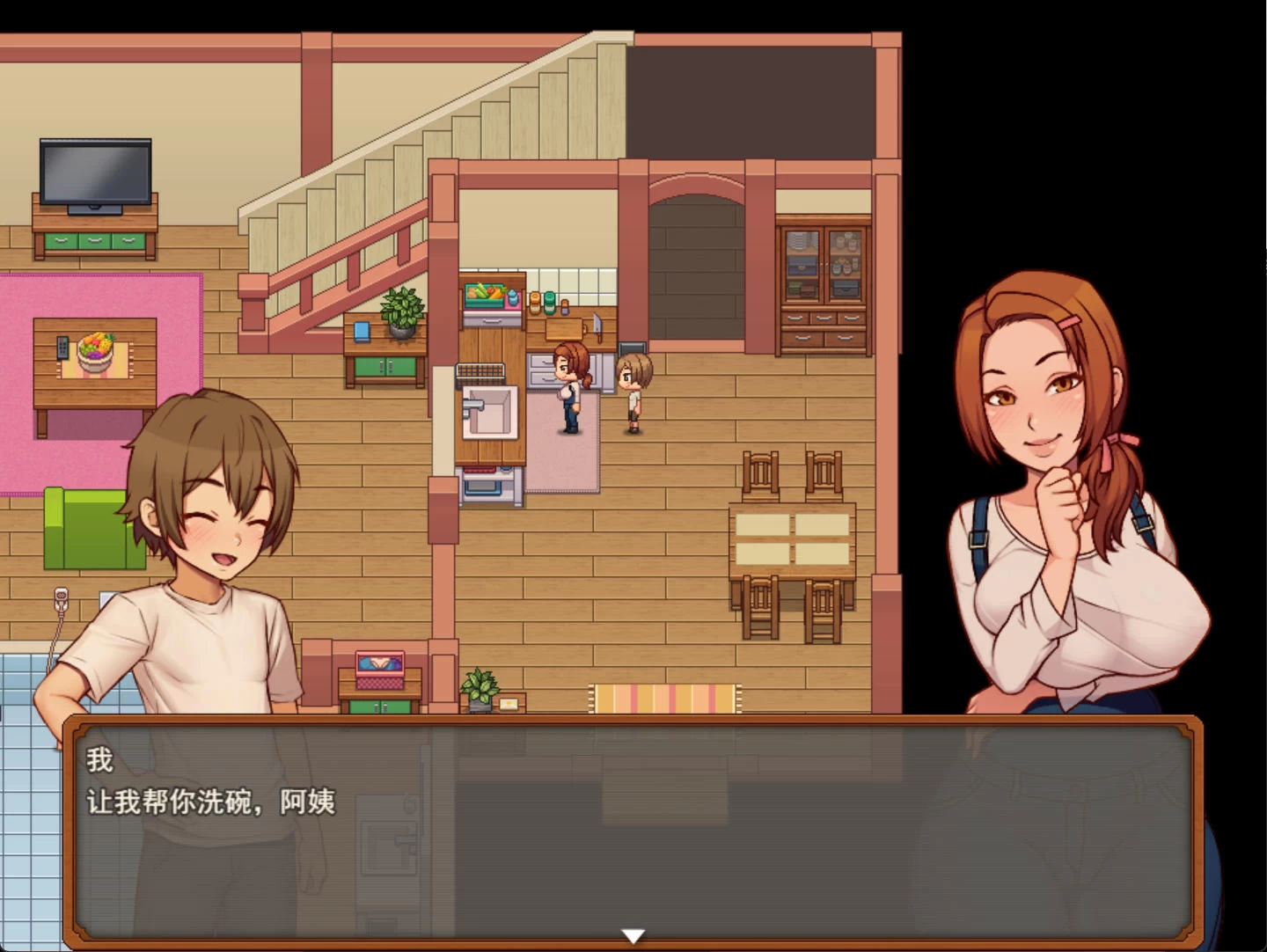Click the blue book on the green desk
Screen dimensions: 1267x952
pyautogui.click(x=361, y=330)
